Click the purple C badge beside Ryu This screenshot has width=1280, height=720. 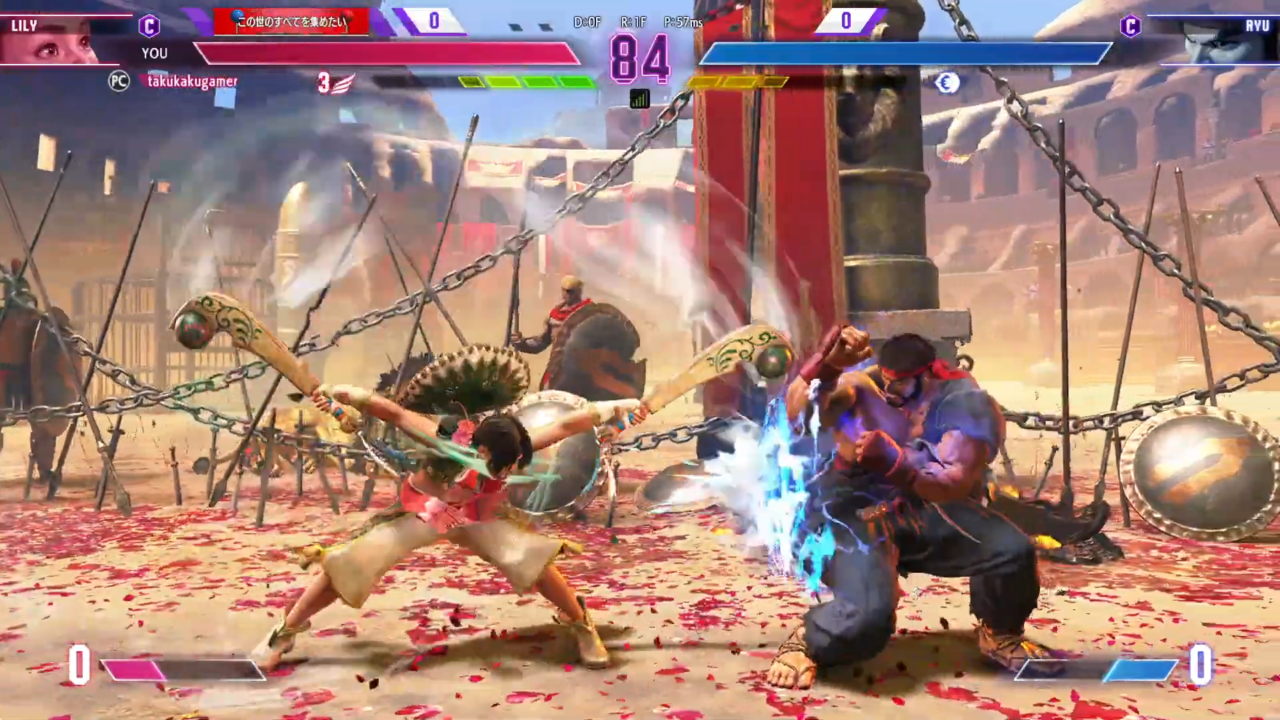[x=1131, y=26]
